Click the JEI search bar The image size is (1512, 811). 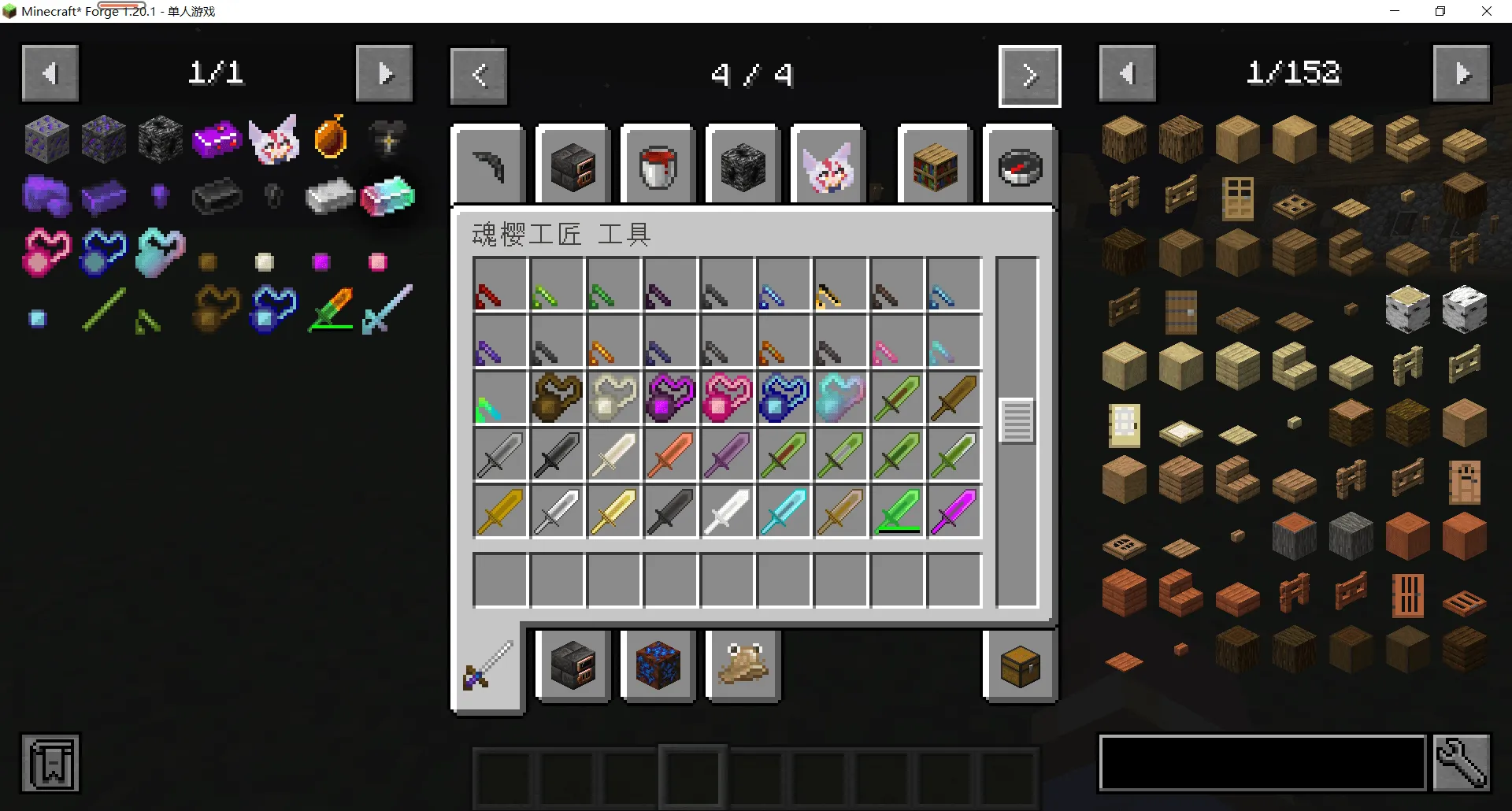(x=1260, y=762)
